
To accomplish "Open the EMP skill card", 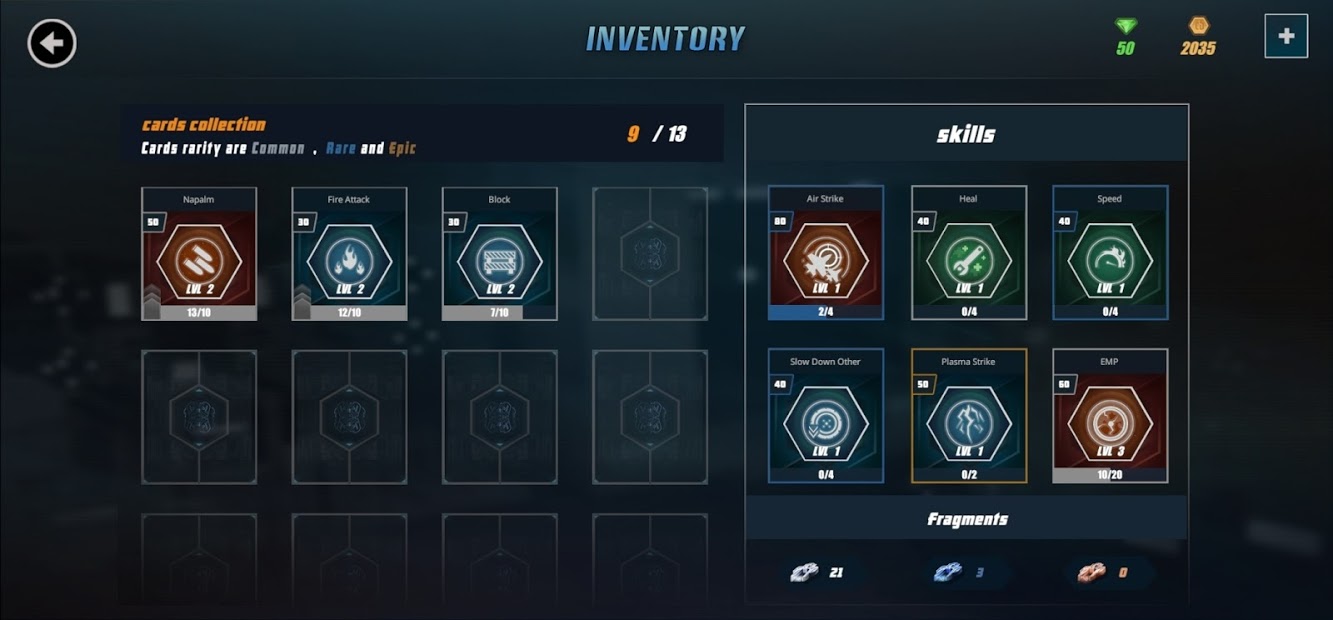I will [x=1110, y=416].
